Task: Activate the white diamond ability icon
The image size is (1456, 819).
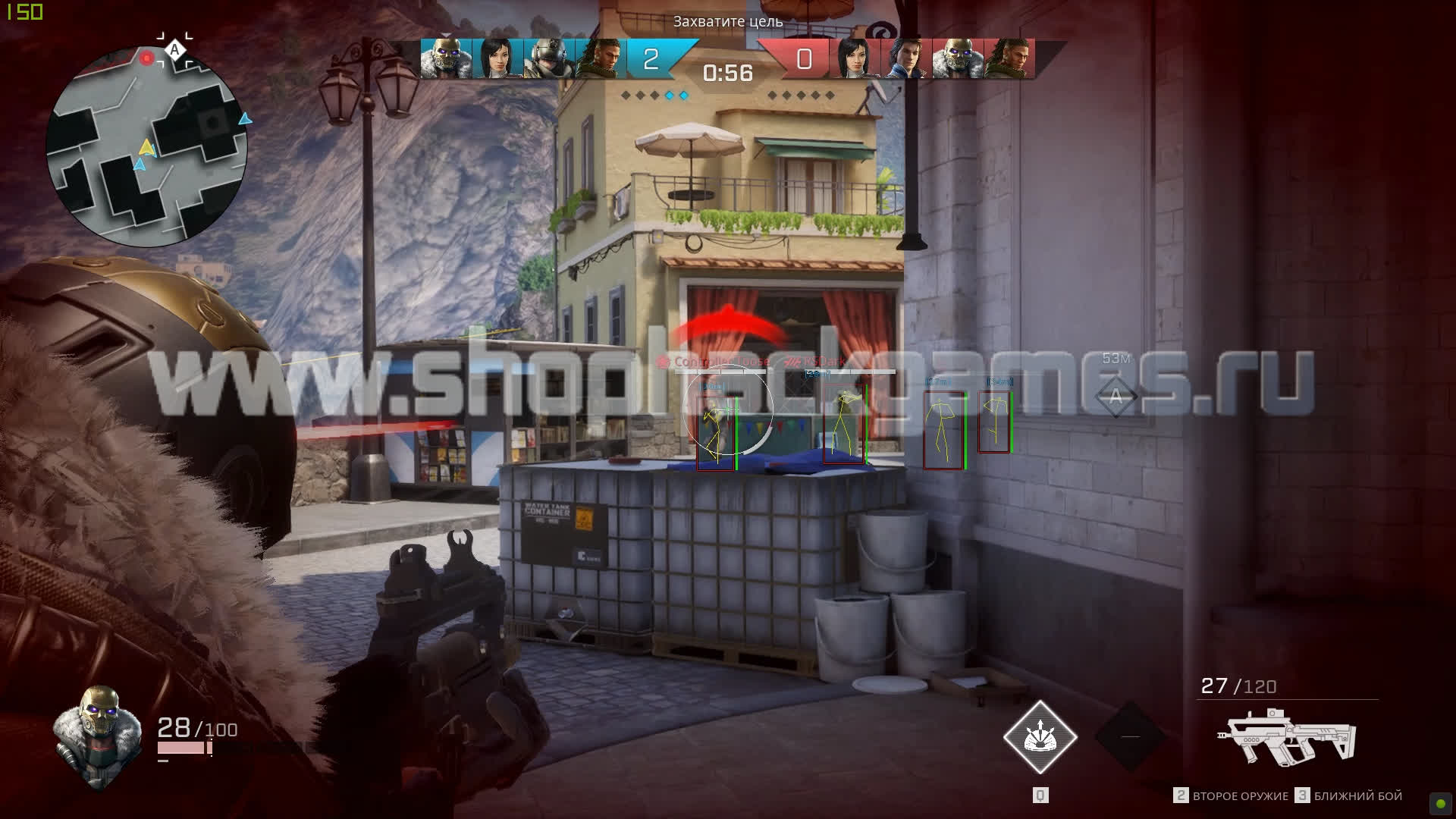Action: [x=1040, y=737]
